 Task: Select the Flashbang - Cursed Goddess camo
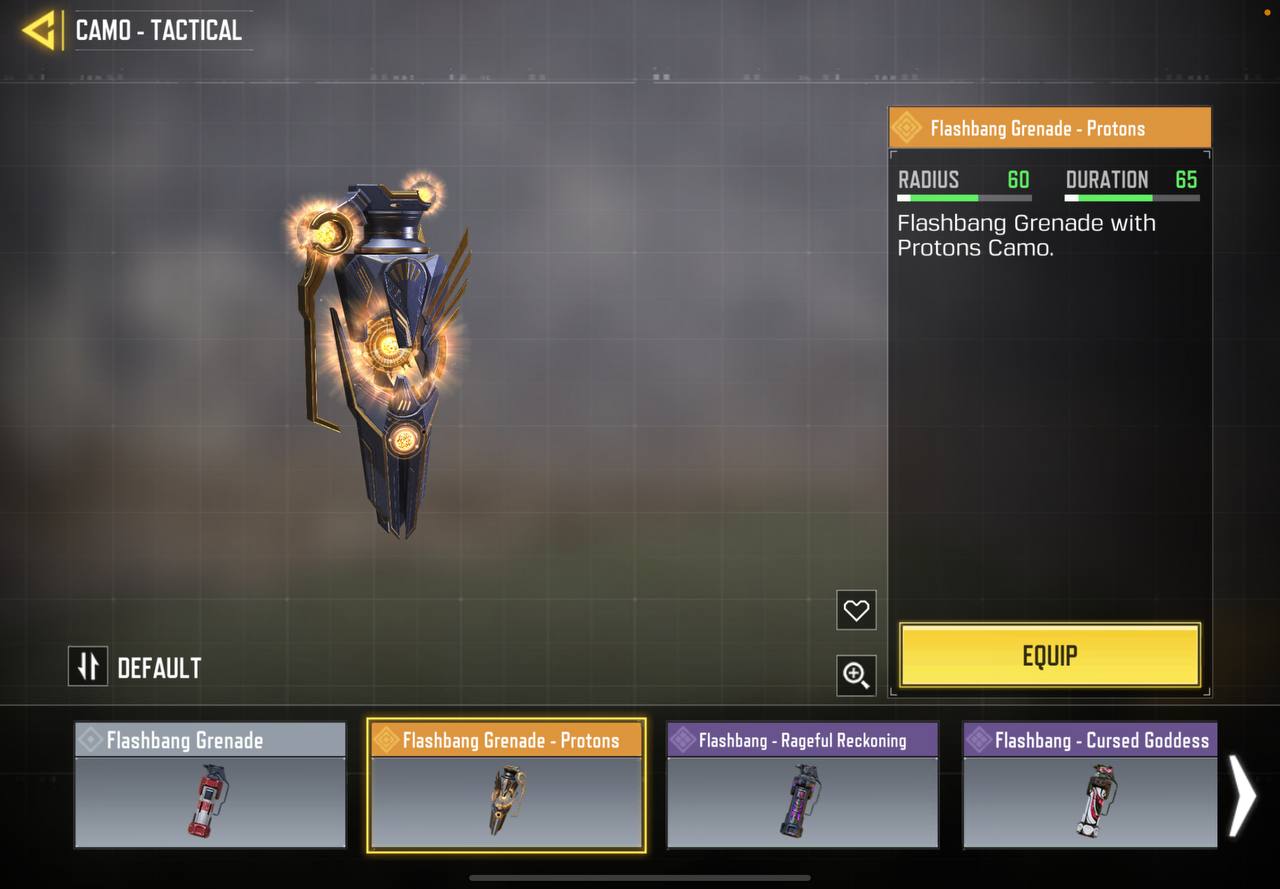(1090, 786)
